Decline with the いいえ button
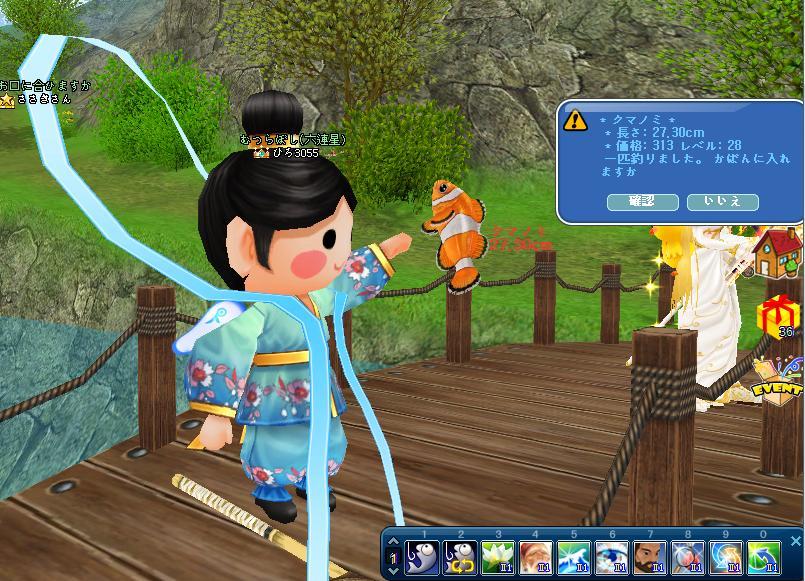 (x=722, y=202)
